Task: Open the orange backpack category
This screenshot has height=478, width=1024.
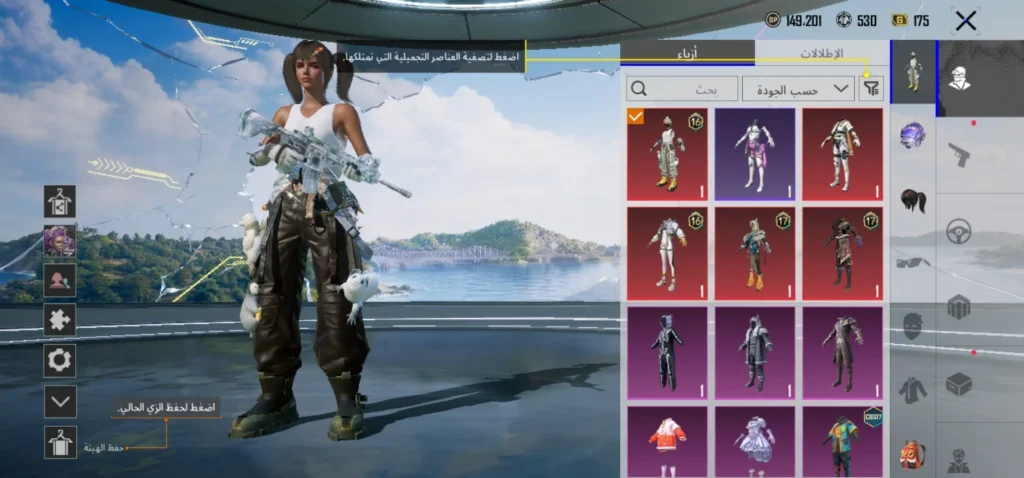Action: pos(912,453)
